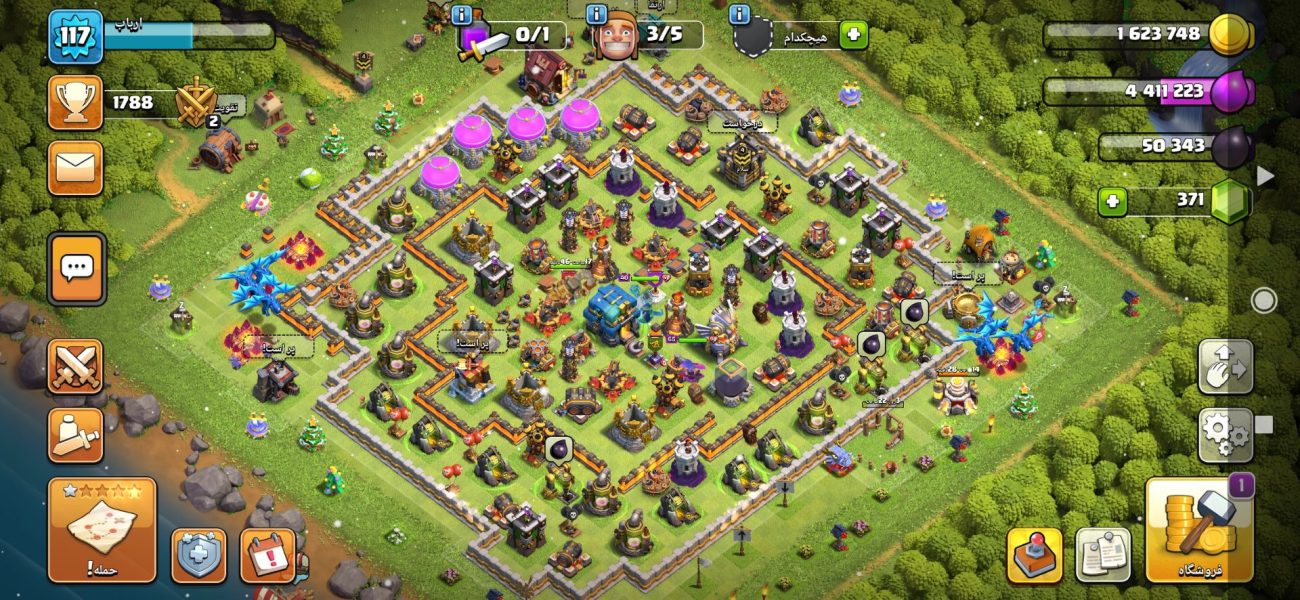Add a shield with green plus
Screen dimensions: 1300x600
(853, 35)
